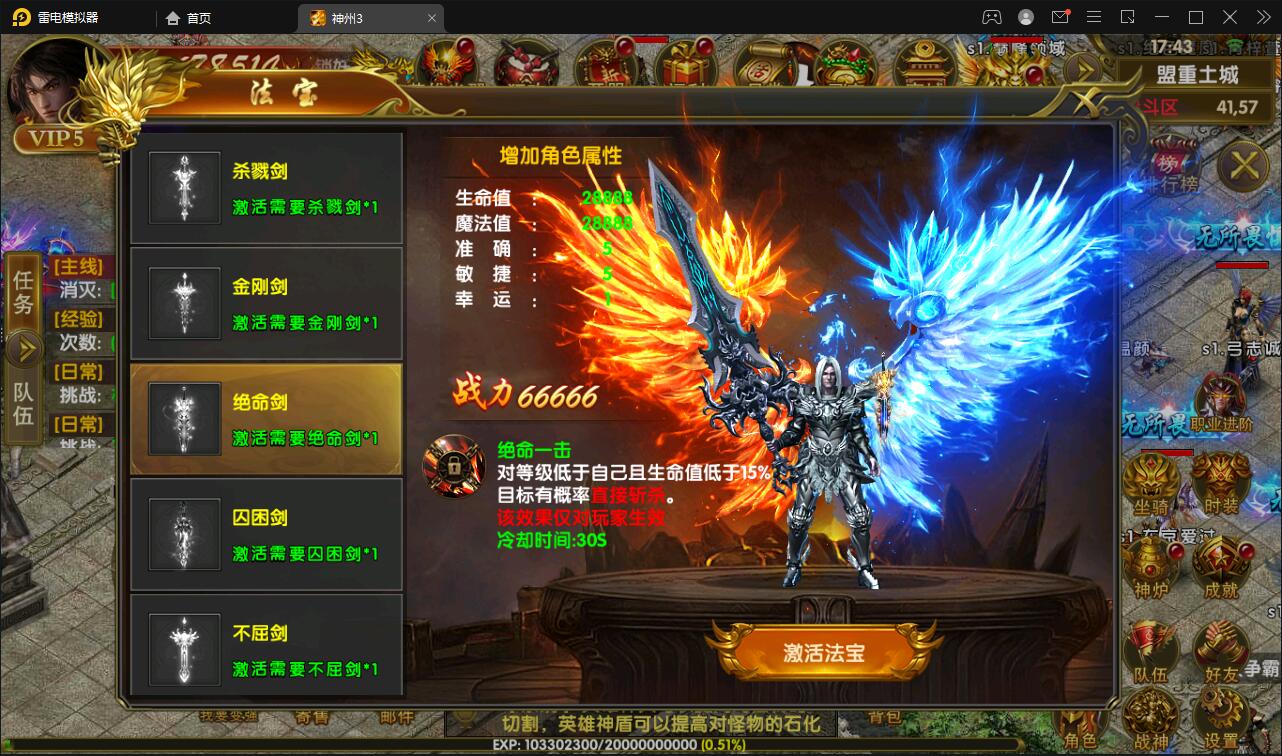The image size is (1282, 756).
Task: Open the 雷电模拟器 hamburger menu
Action: 1094,17
